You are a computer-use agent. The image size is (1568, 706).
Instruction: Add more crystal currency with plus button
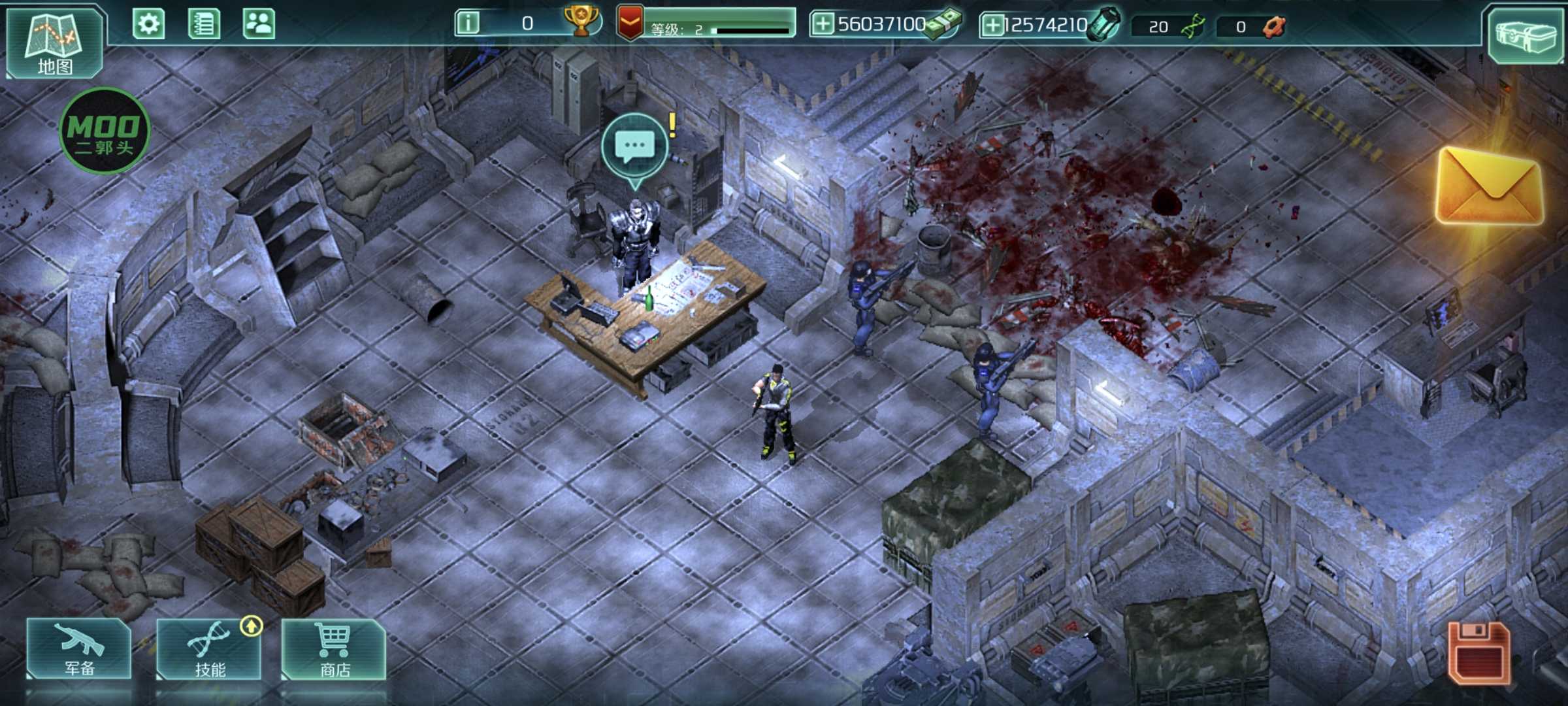(992, 25)
